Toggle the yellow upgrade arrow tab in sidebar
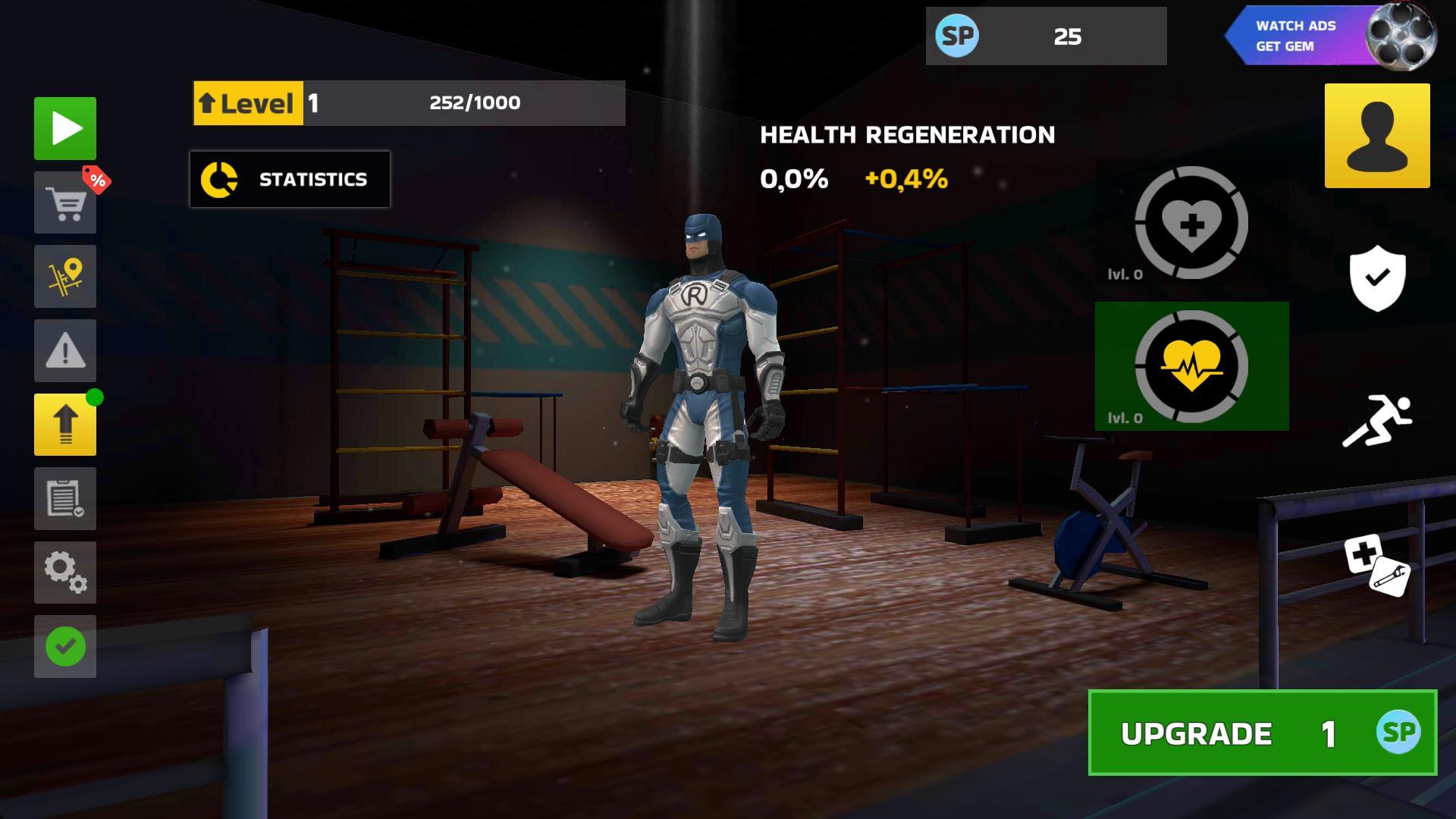The width and height of the screenshot is (1456, 819). 64,425
